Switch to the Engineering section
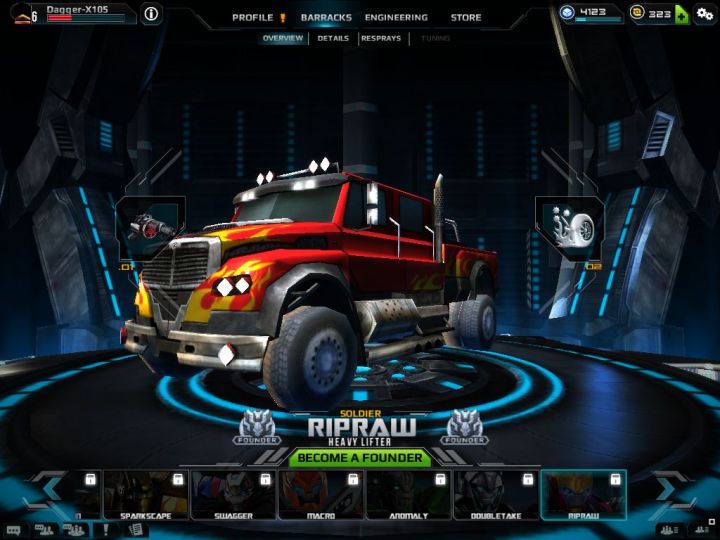Image resolution: width=720 pixels, height=540 pixels. 396,17
